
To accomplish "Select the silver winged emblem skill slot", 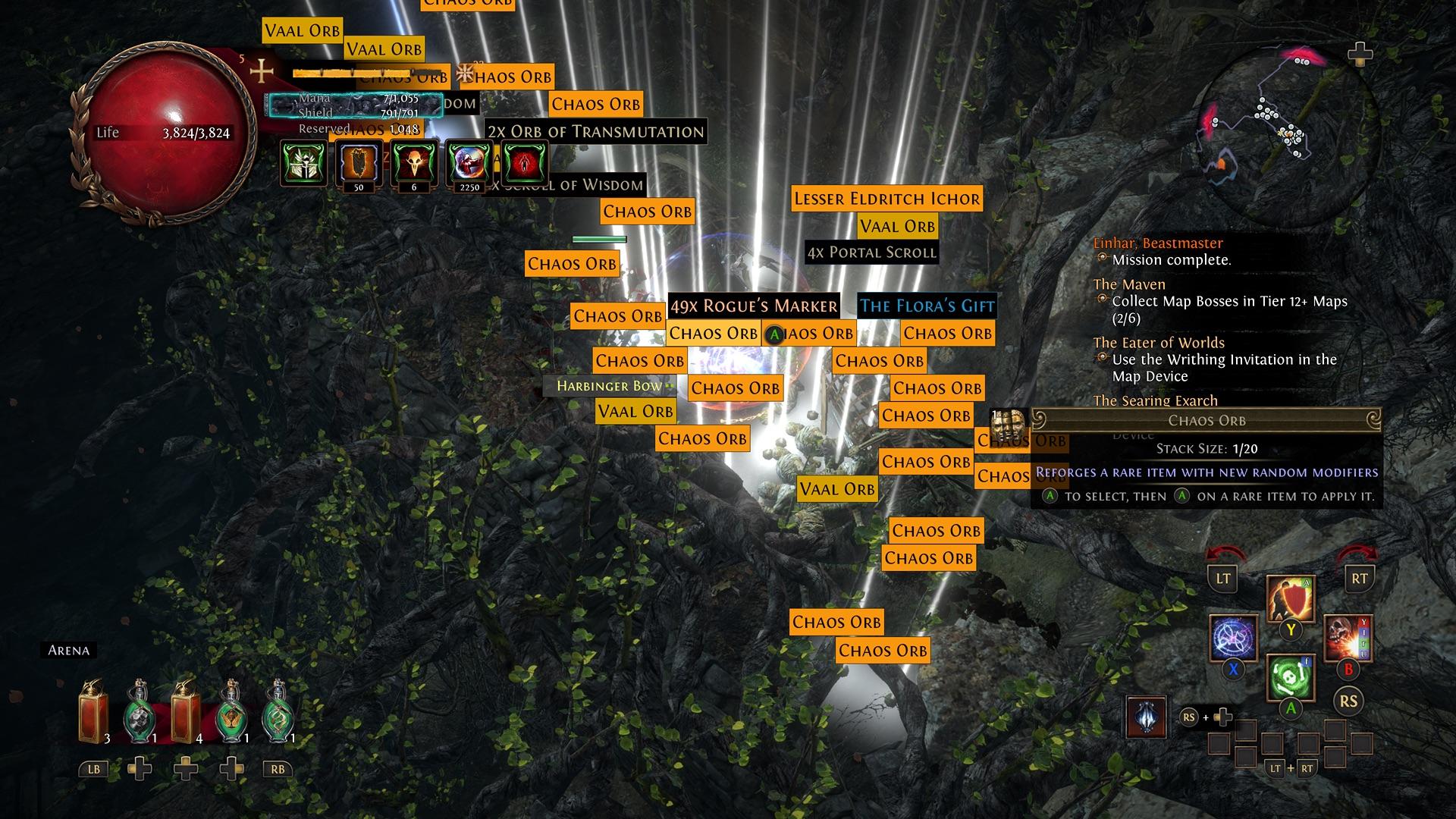I will click(1145, 716).
